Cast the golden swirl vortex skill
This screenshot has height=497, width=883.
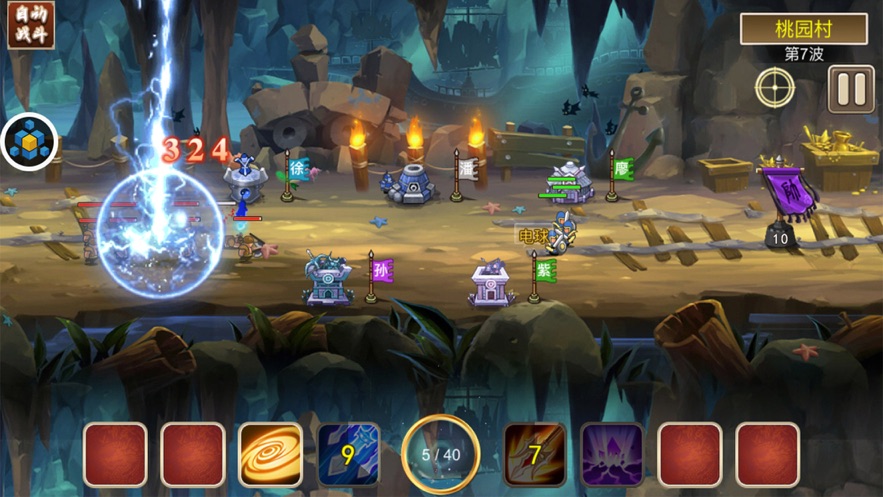270,455
